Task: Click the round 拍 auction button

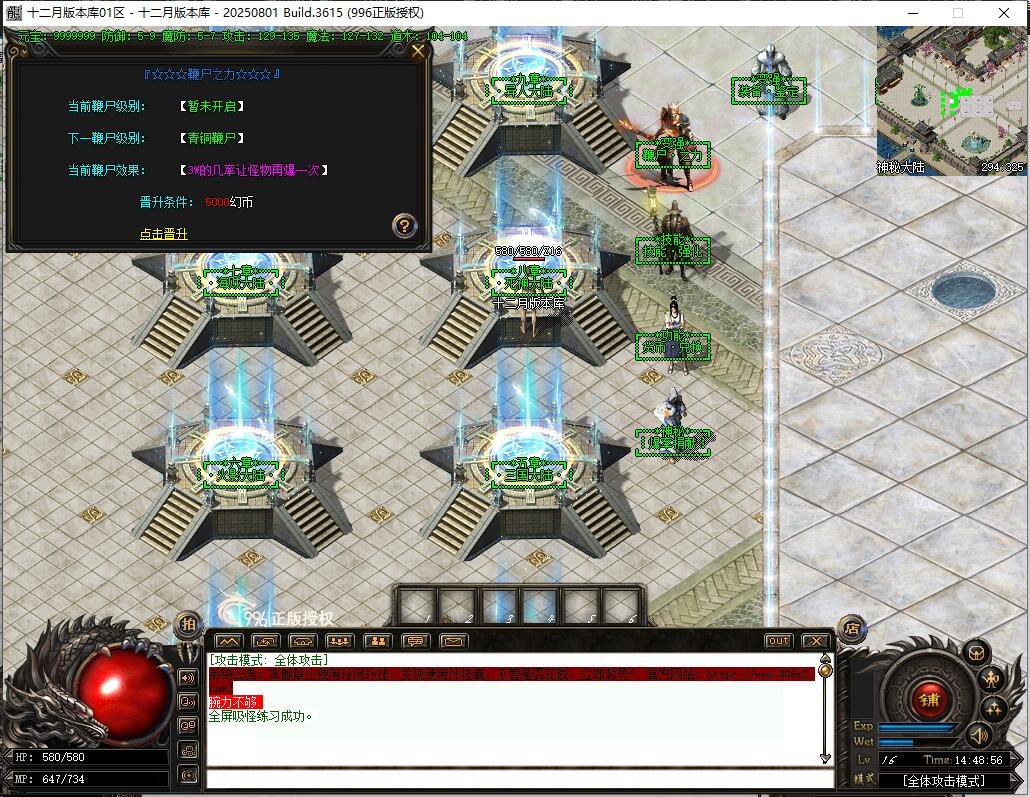Action: 187,624
